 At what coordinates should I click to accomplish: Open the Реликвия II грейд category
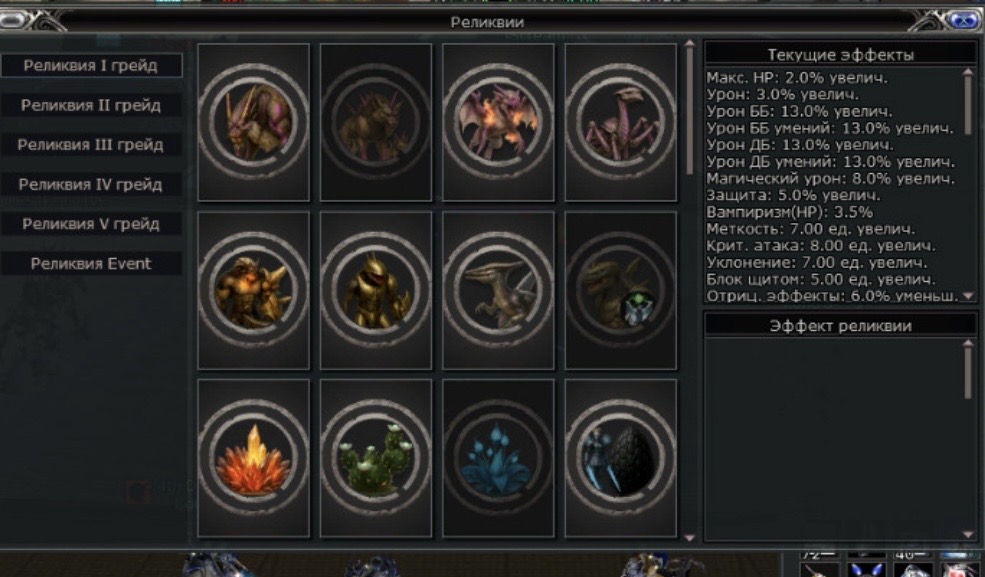[91, 105]
